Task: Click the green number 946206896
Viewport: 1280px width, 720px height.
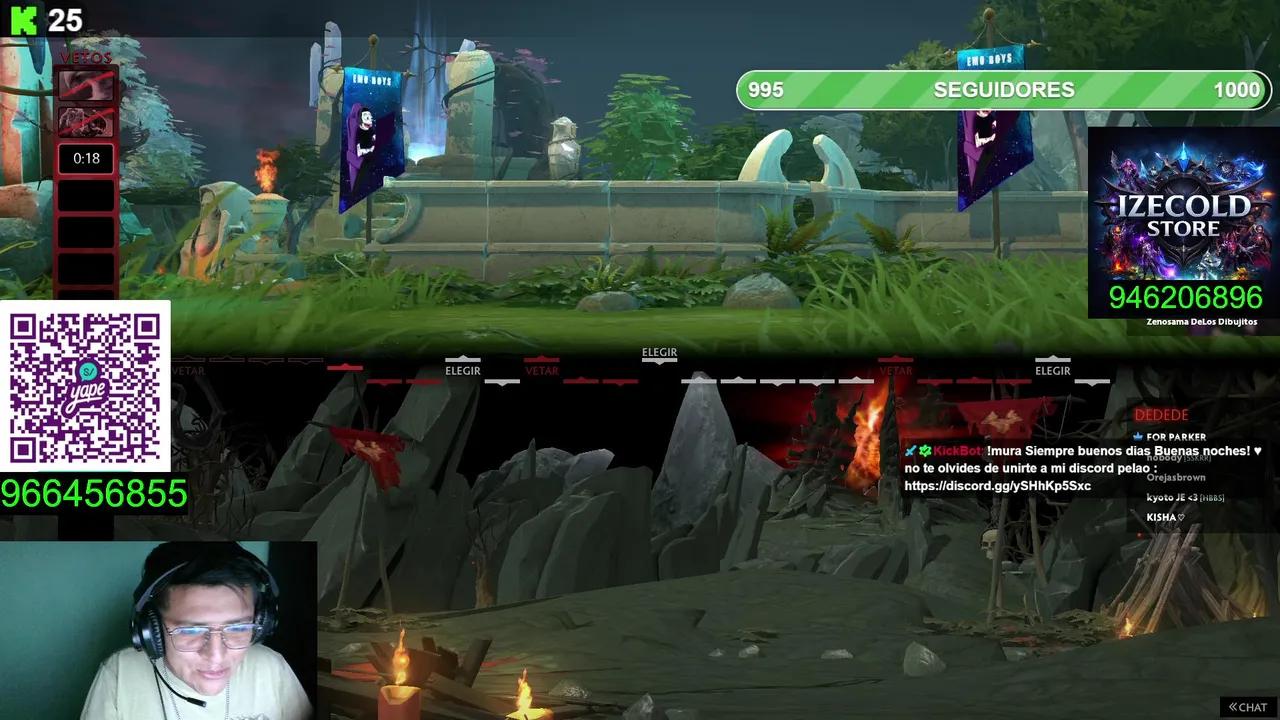Action: (x=1185, y=297)
